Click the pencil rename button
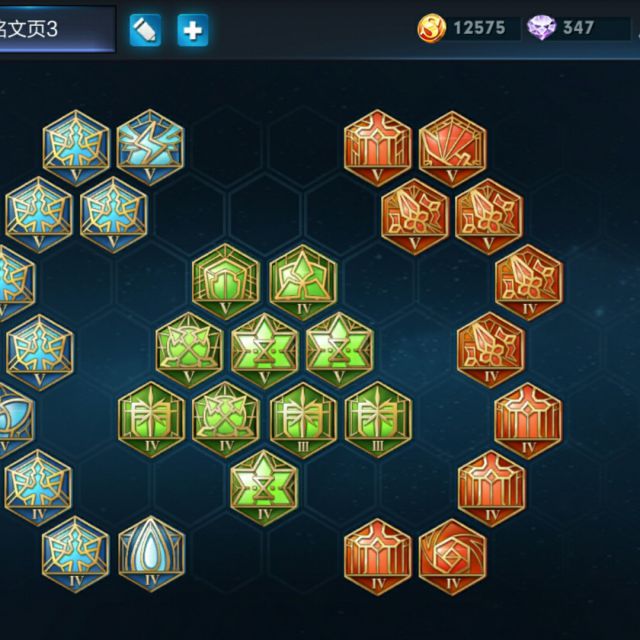Screen dimensions: 640x640 (145, 31)
